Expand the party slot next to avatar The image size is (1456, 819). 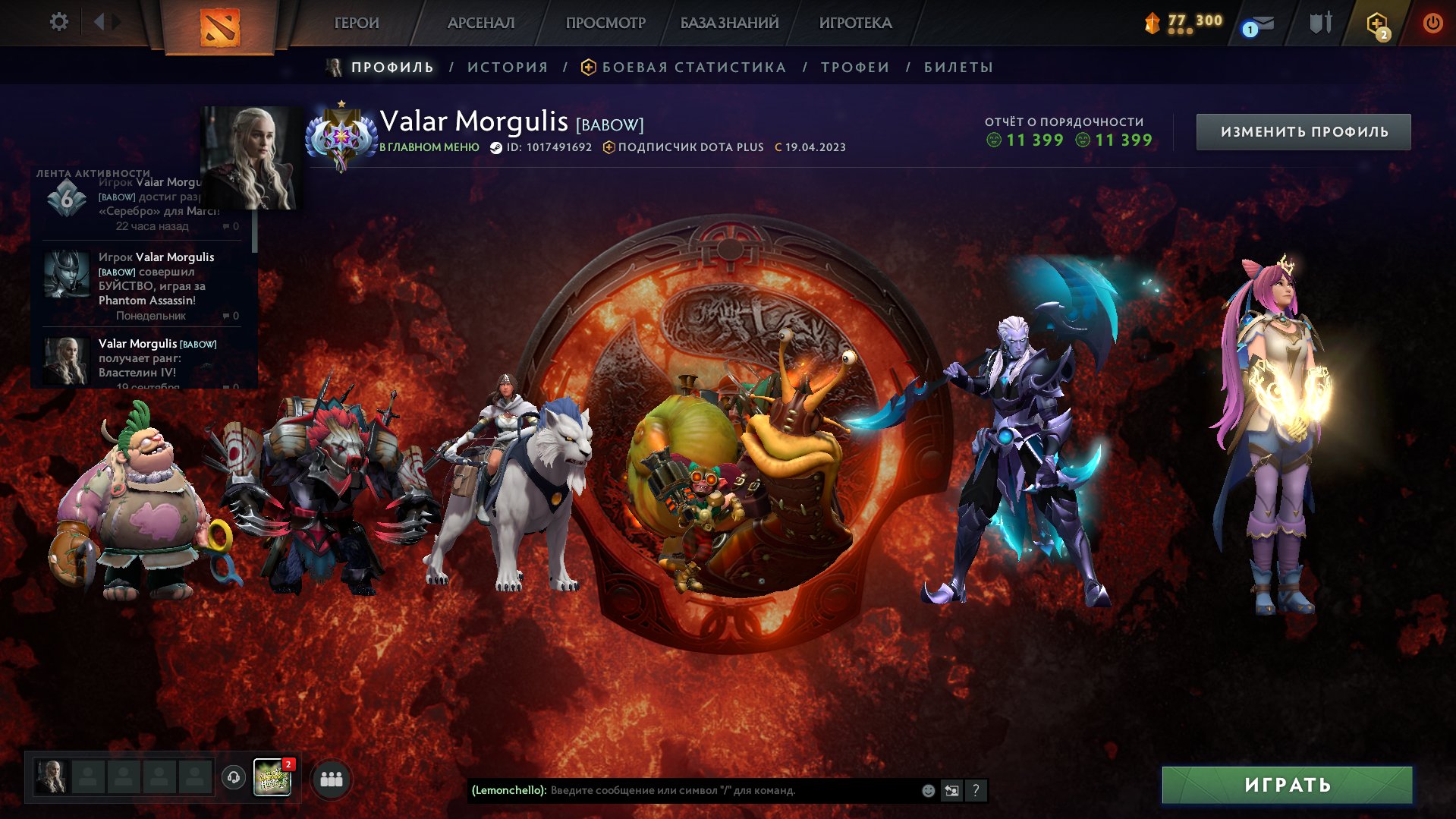[x=89, y=777]
